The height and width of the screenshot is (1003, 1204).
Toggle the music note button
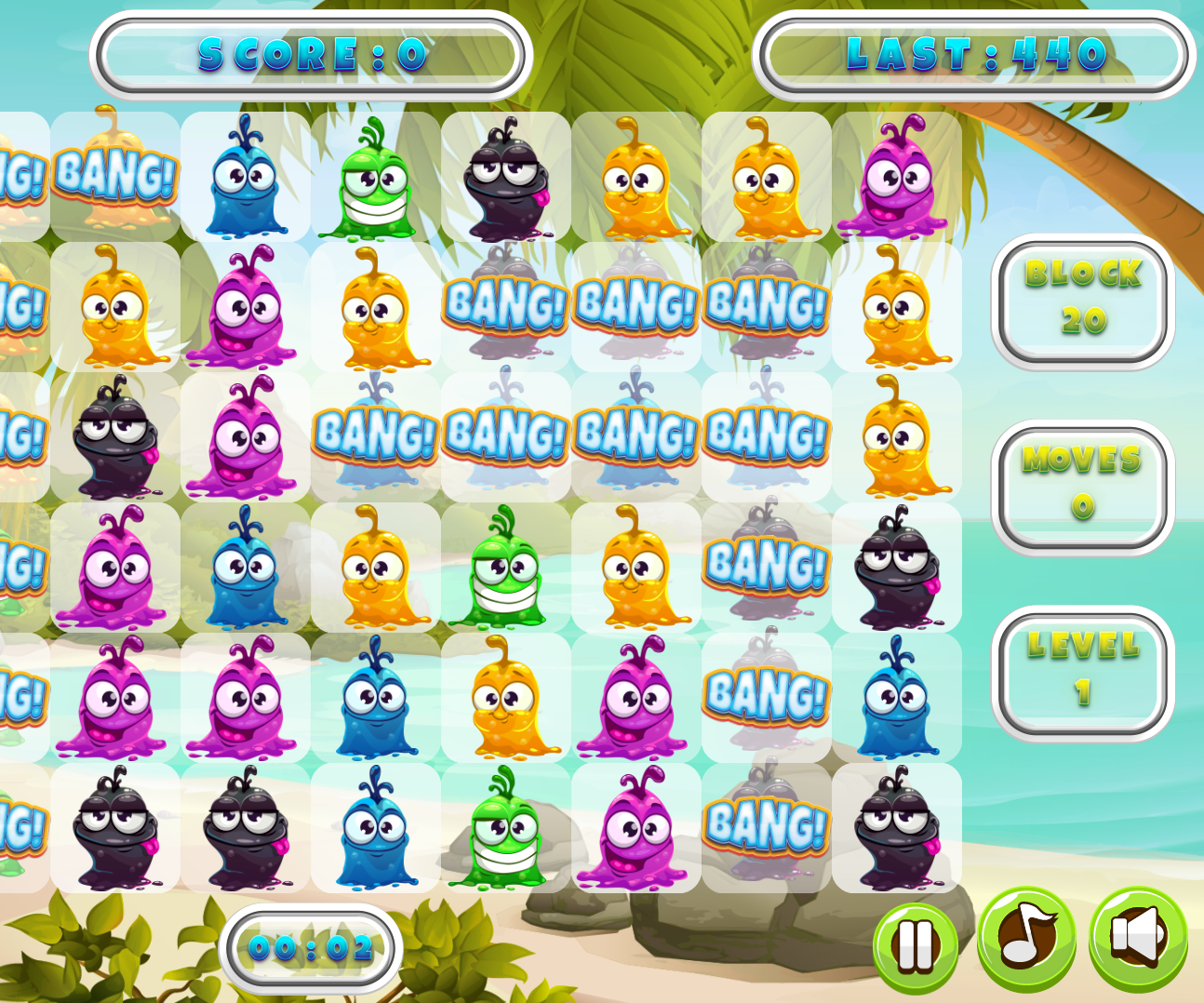pos(1026,938)
